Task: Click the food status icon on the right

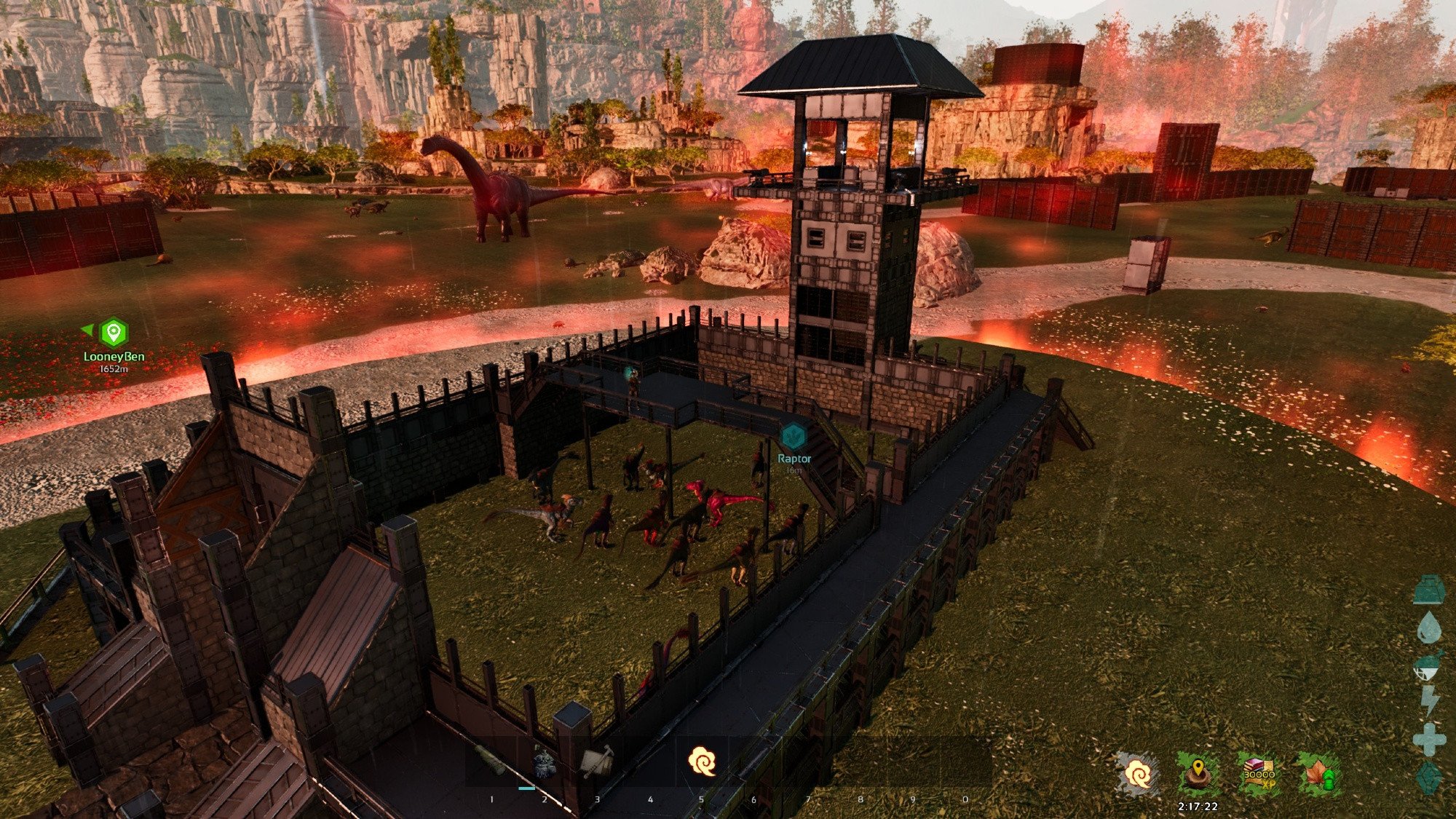Action: click(x=1428, y=663)
